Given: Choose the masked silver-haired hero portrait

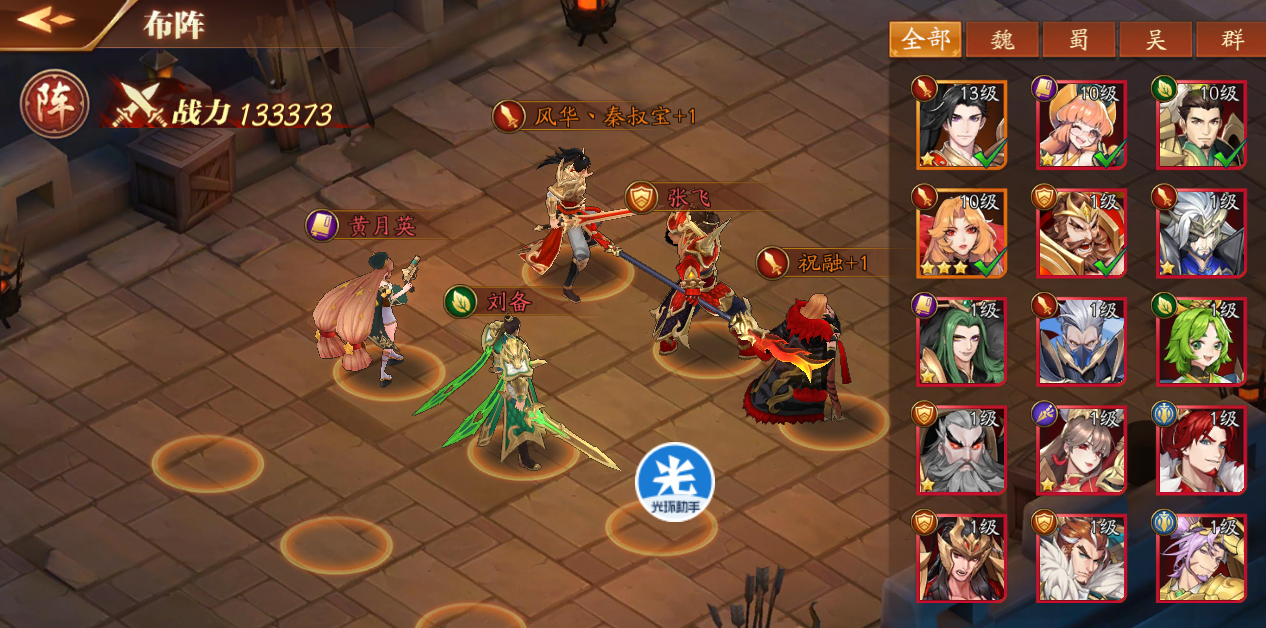Looking at the screenshot, I should tap(1082, 341).
